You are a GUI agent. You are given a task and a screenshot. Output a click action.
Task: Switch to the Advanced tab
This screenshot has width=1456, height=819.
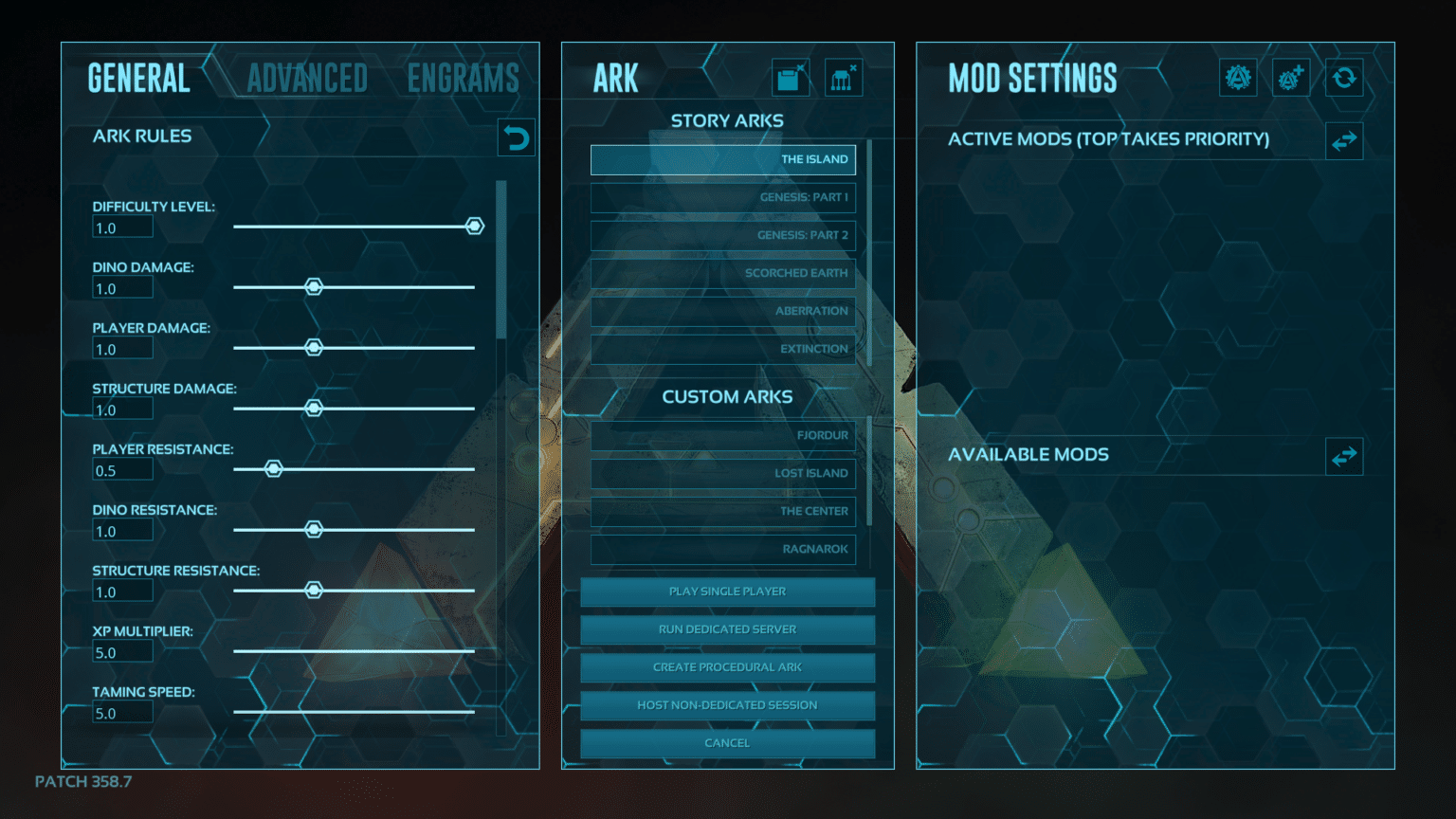pyautogui.click(x=306, y=78)
